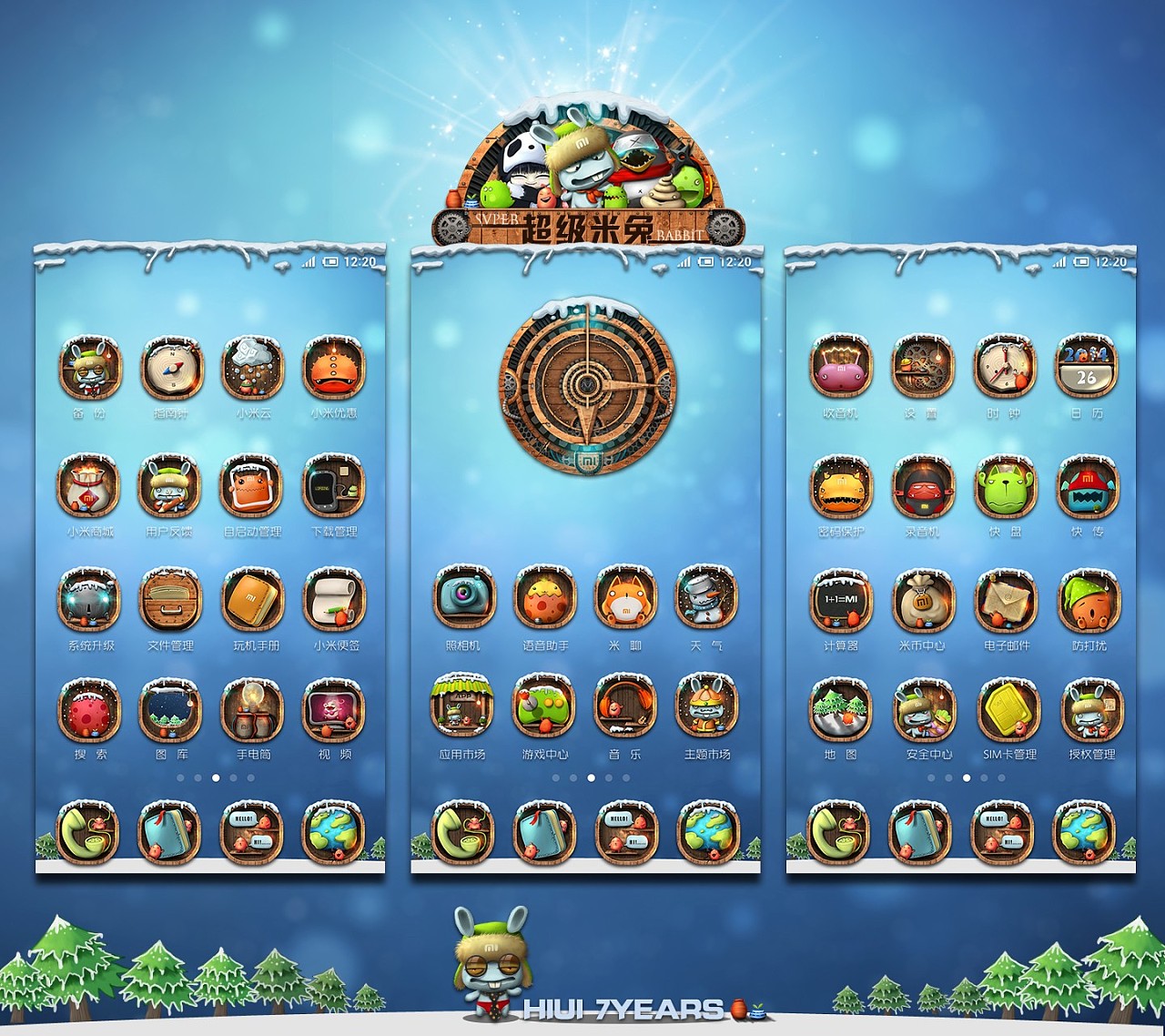The image size is (1165, 1036).
Task: Launch the 照相机 camera app
Action: [463, 596]
